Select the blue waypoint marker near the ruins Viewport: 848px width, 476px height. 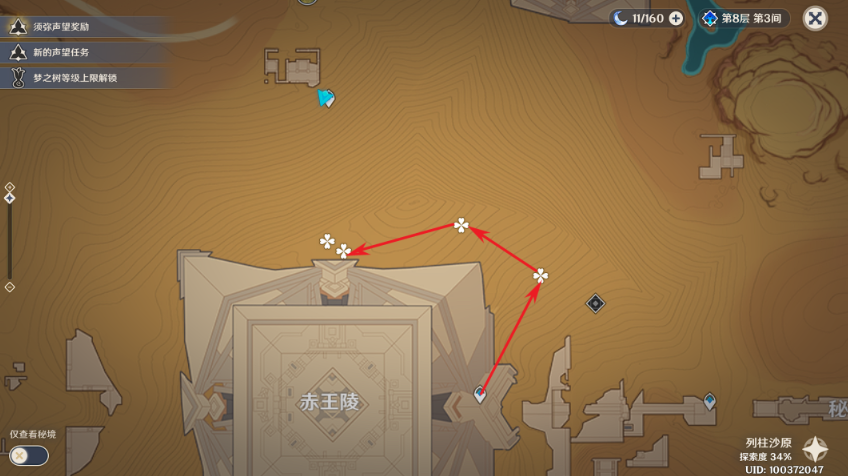click(709, 401)
